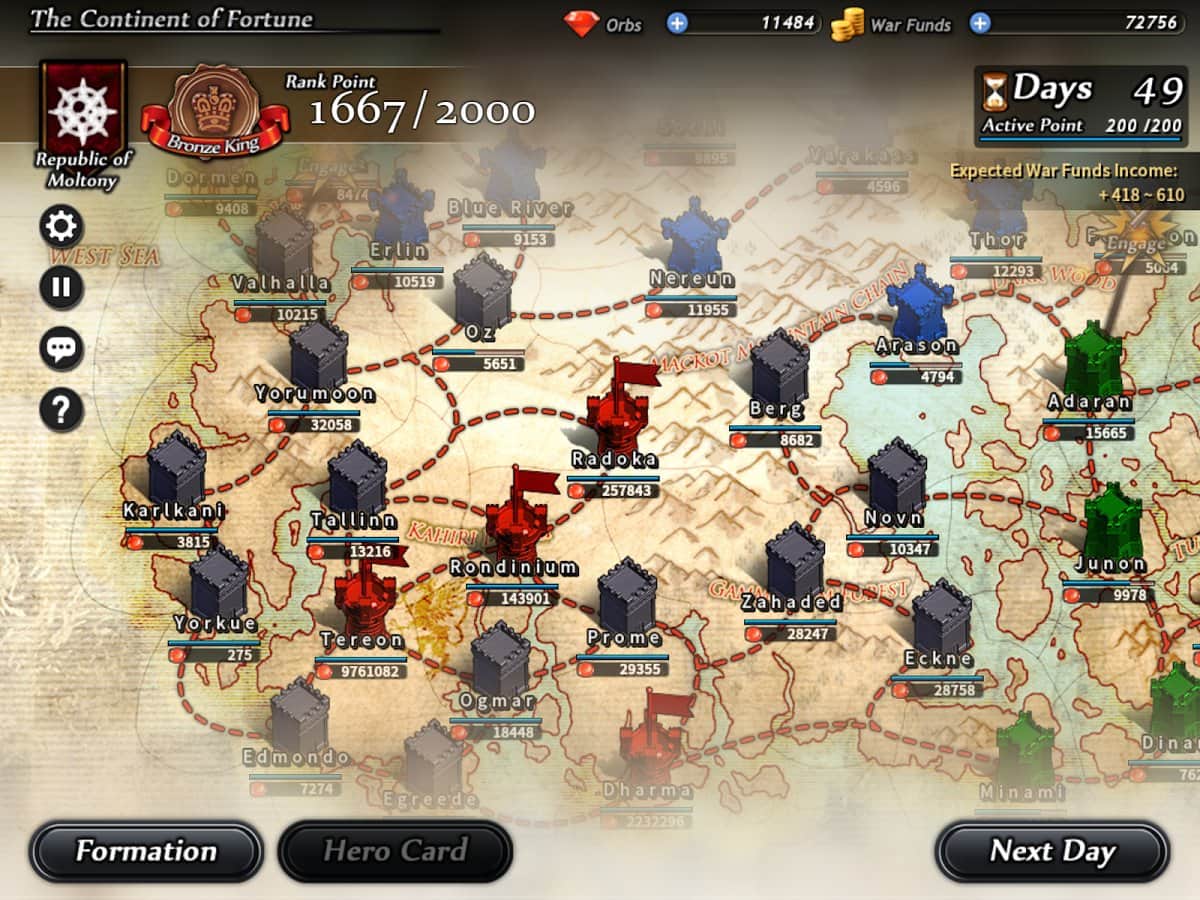Pause the game with the pause icon
Viewport: 1200px width, 900px height.
(61, 289)
